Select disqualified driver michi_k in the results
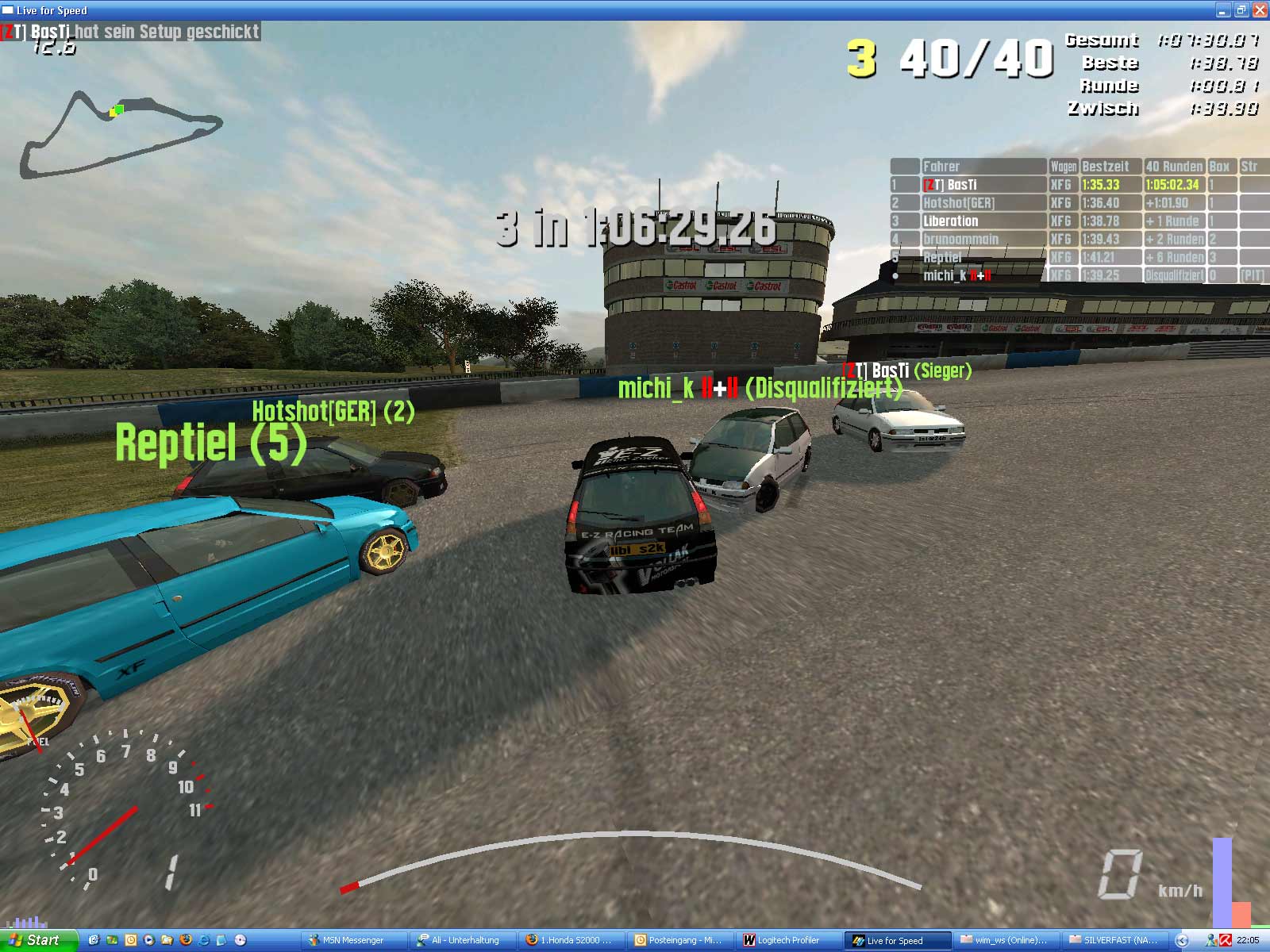 tap(956, 276)
